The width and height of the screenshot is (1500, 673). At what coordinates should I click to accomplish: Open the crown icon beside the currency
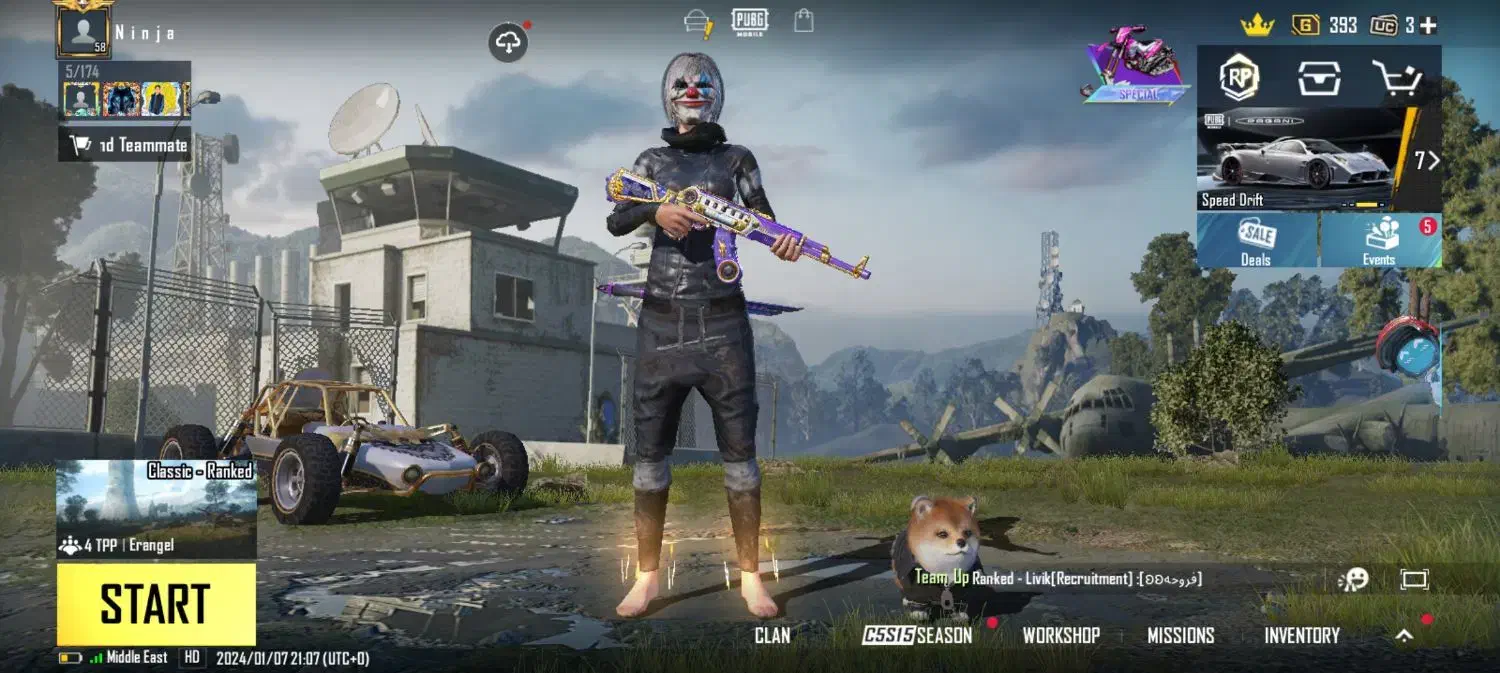1257,26
